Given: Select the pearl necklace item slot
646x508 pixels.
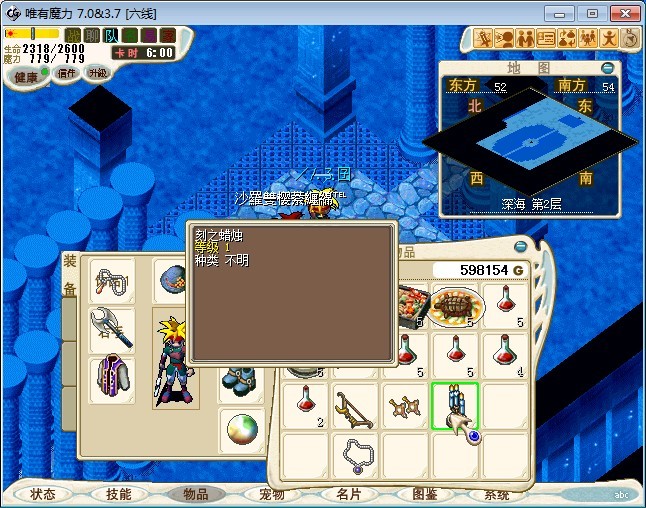Looking at the screenshot, I should (x=355, y=456).
